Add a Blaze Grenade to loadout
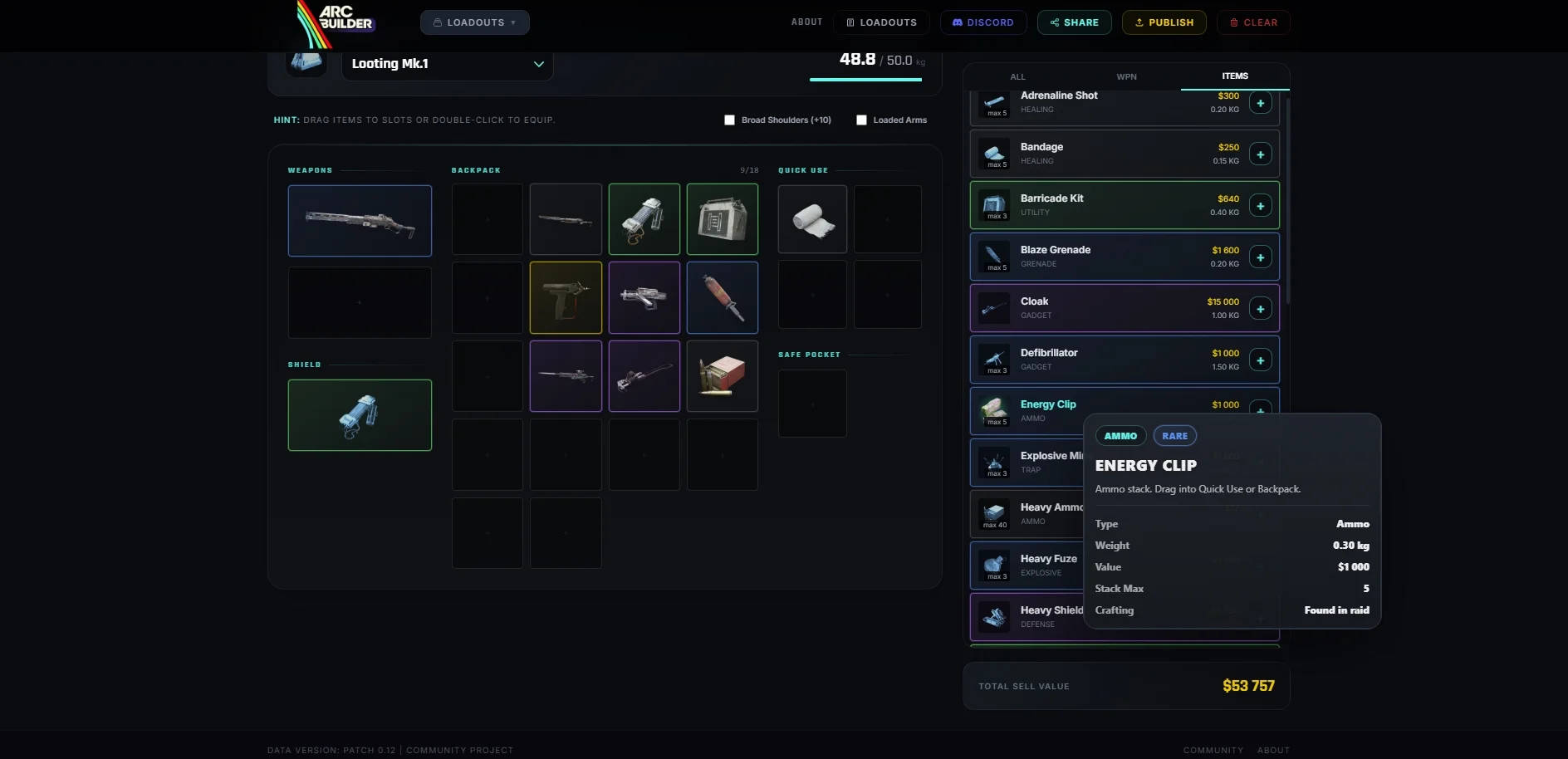The image size is (1568, 759). pyautogui.click(x=1260, y=257)
